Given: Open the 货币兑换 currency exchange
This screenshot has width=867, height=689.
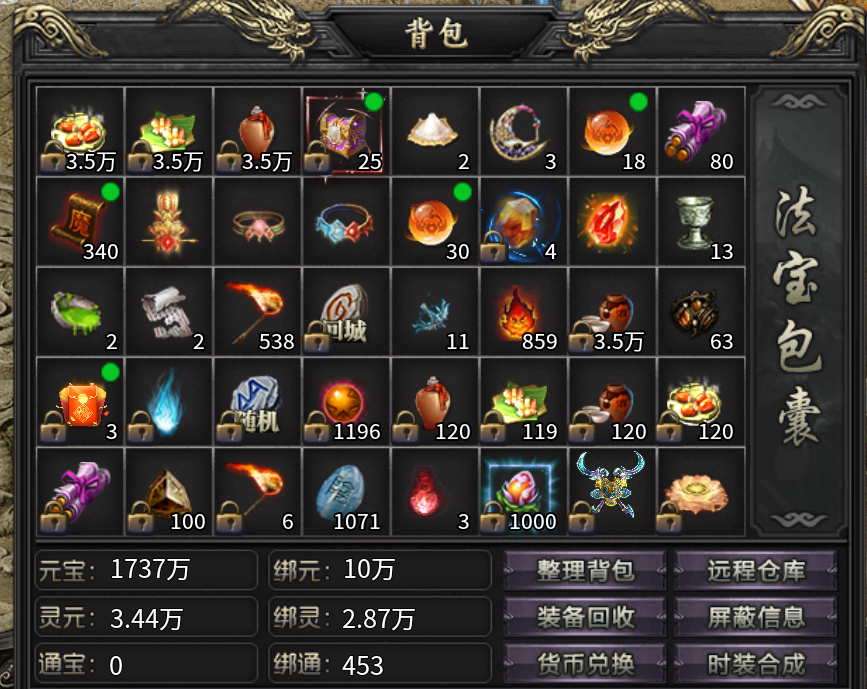Looking at the screenshot, I should (x=585, y=662).
